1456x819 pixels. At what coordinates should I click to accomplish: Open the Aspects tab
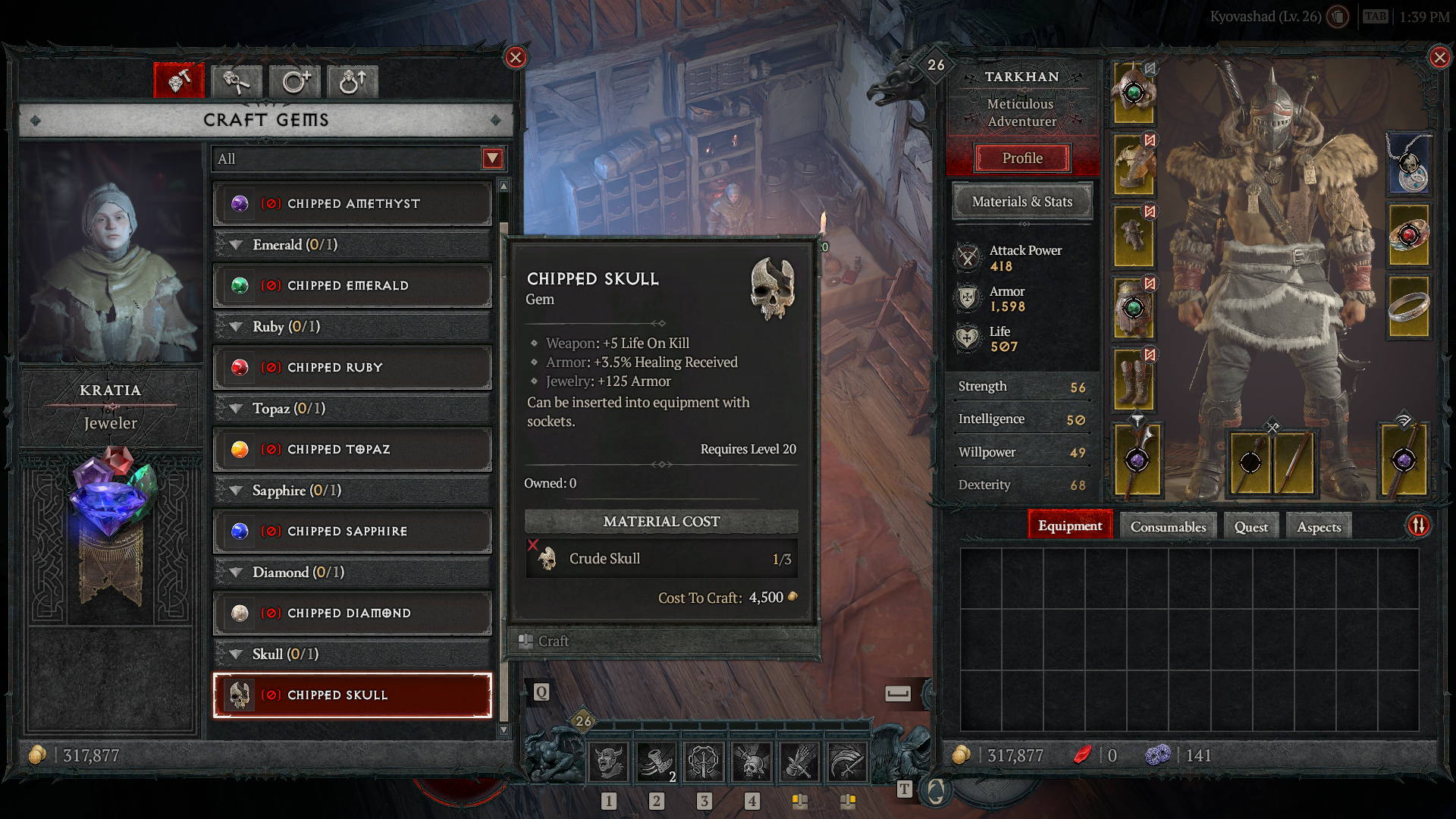(1318, 526)
